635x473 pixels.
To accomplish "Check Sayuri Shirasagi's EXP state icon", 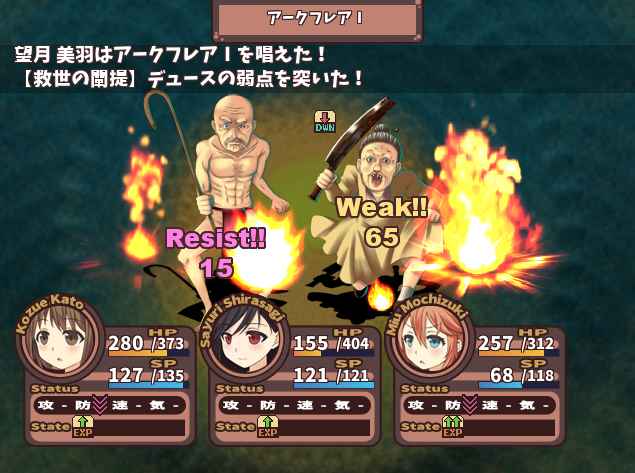I will 266,427.
